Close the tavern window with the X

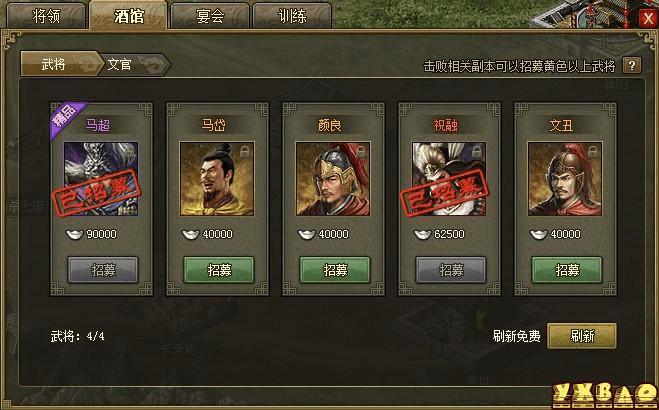(647, 18)
